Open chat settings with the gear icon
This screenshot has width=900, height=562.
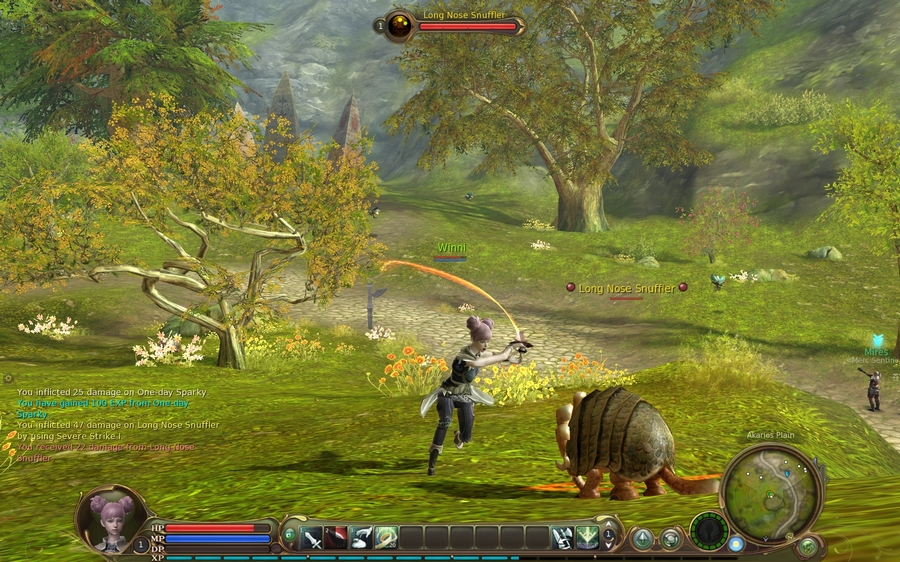[8, 379]
